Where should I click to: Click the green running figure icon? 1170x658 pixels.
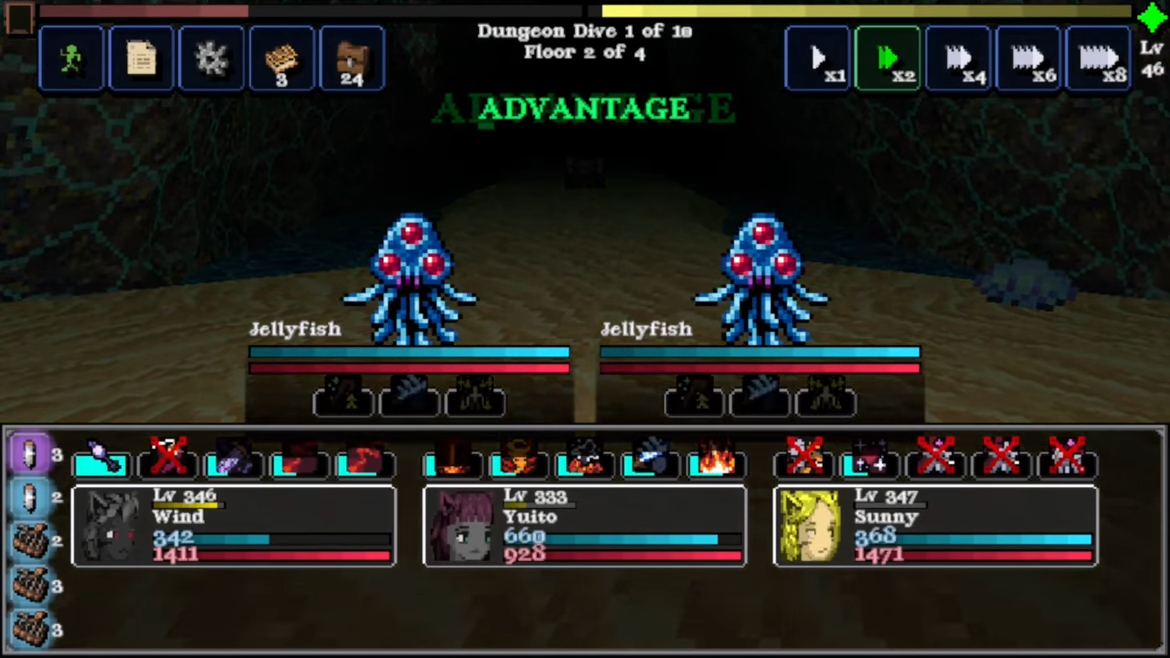71,59
